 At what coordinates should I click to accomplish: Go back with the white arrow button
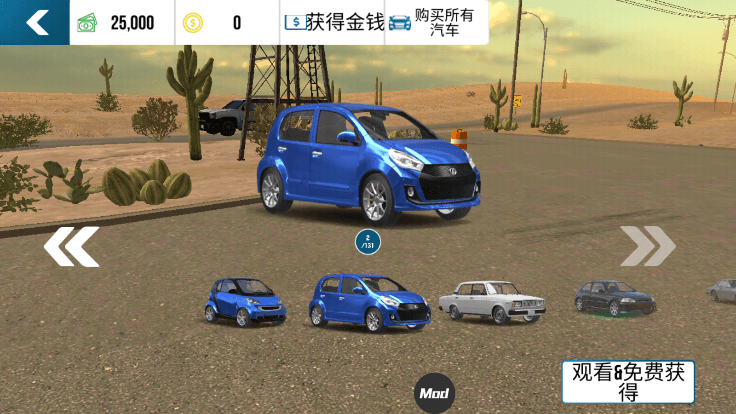pyautogui.click(x=36, y=22)
